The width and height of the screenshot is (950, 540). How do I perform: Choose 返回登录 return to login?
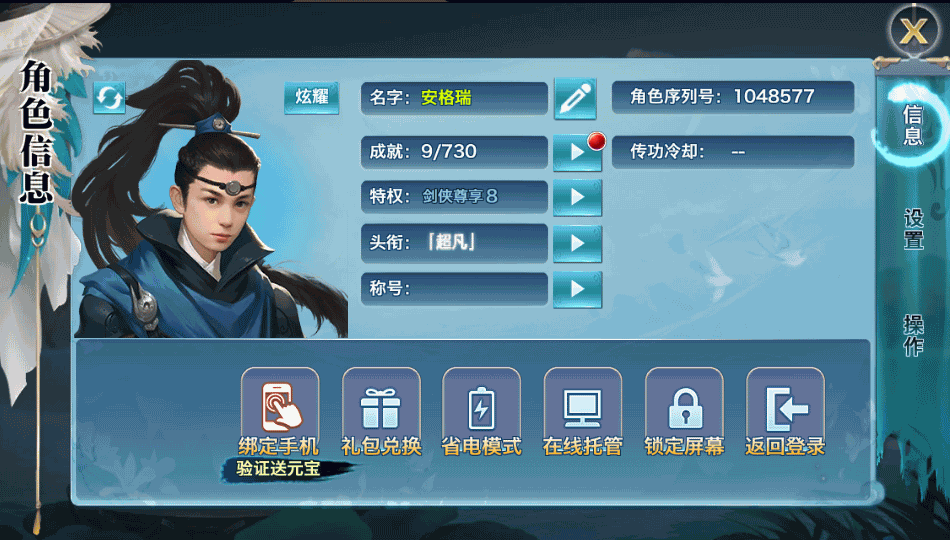pyautogui.click(x=785, y=403)
